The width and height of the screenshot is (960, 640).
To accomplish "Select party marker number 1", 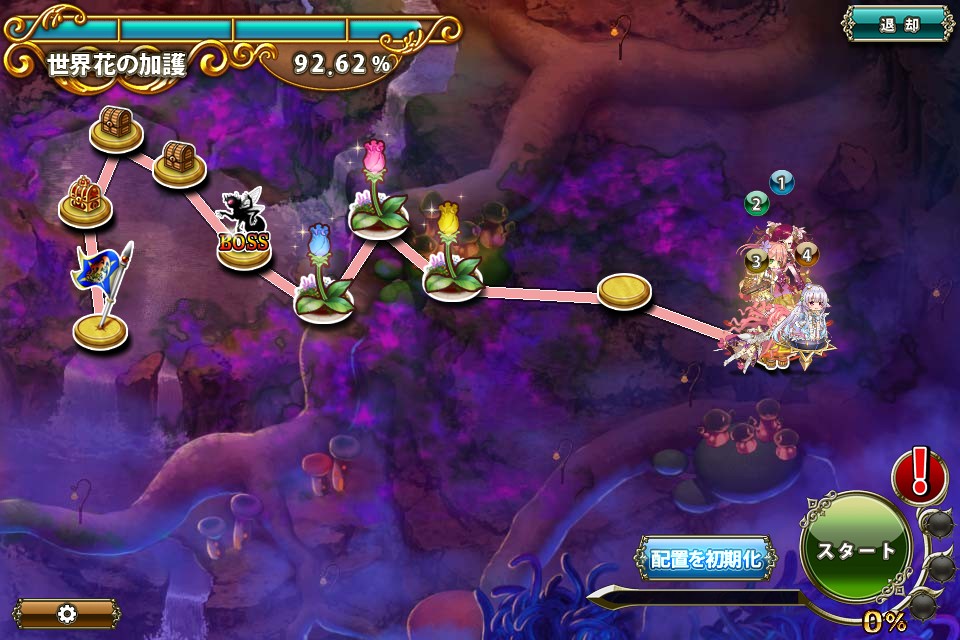I will [x=782, y=182].
